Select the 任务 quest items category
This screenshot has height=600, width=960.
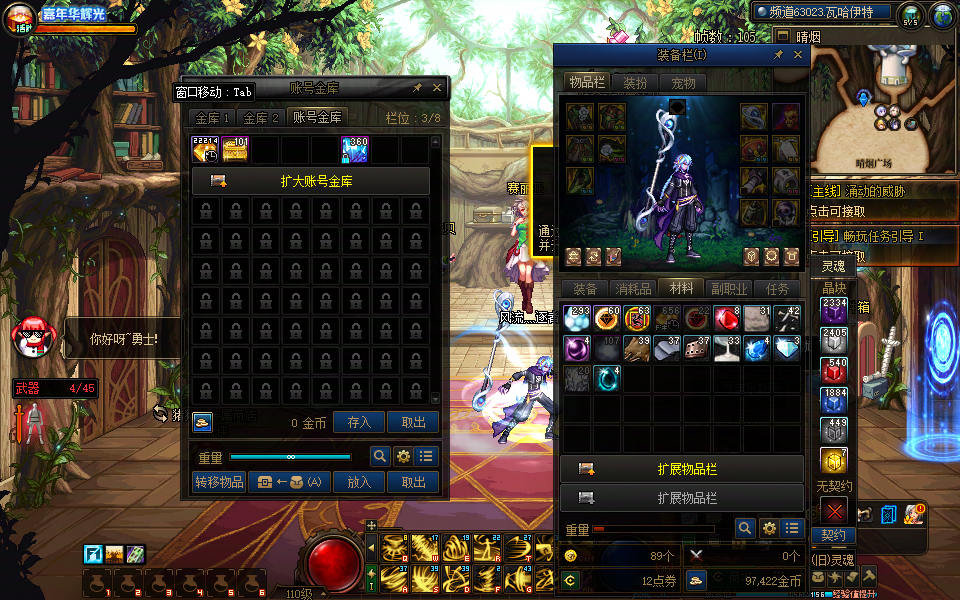(x=777, y=289)
